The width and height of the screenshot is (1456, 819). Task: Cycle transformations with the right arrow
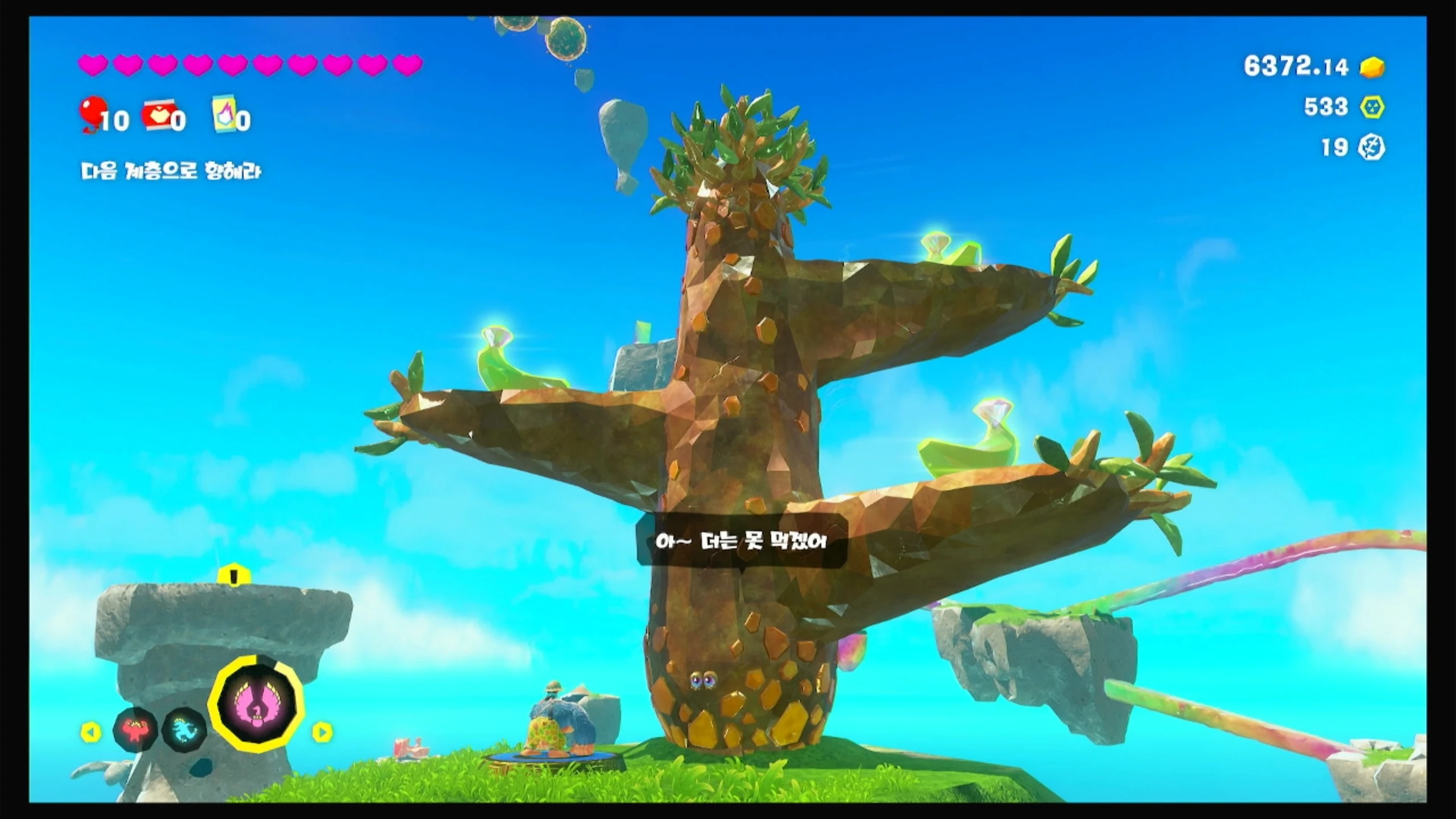click(x=322, y=732)
